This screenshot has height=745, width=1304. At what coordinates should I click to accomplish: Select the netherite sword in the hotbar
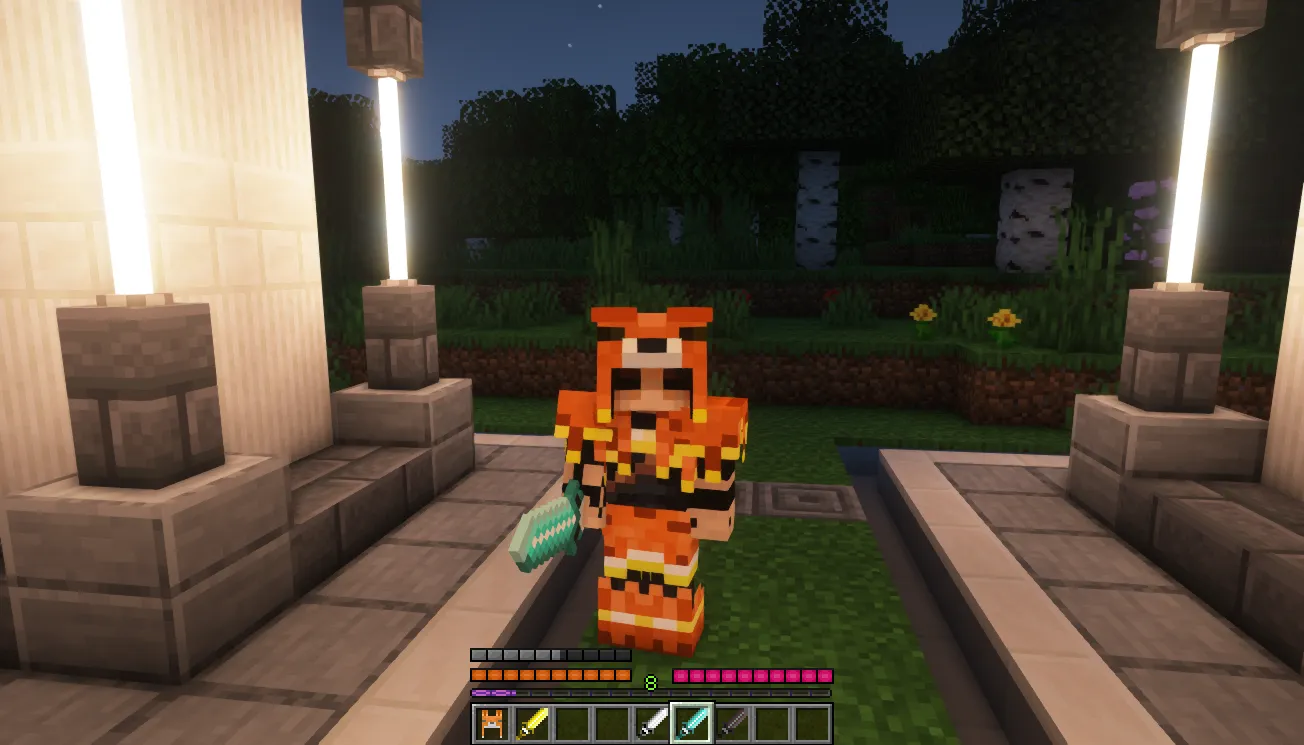[730, 722]
